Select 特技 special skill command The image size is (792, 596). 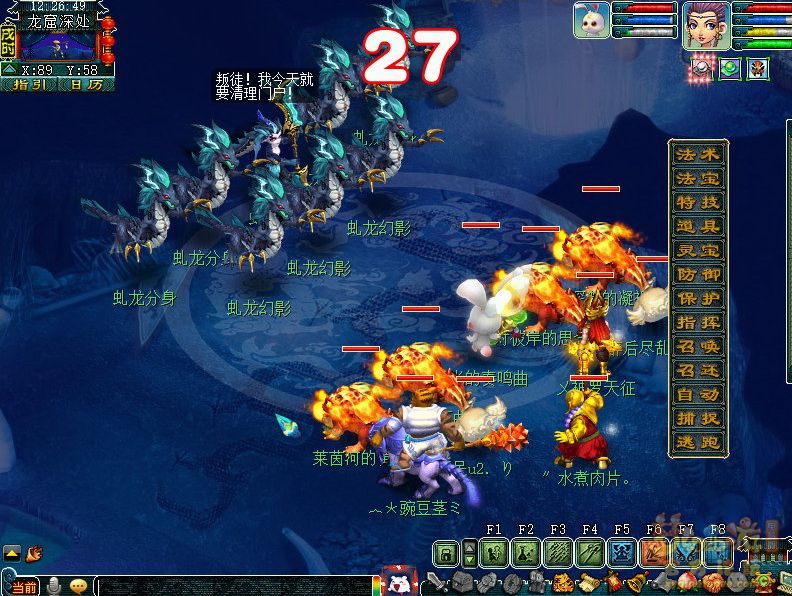698,203
